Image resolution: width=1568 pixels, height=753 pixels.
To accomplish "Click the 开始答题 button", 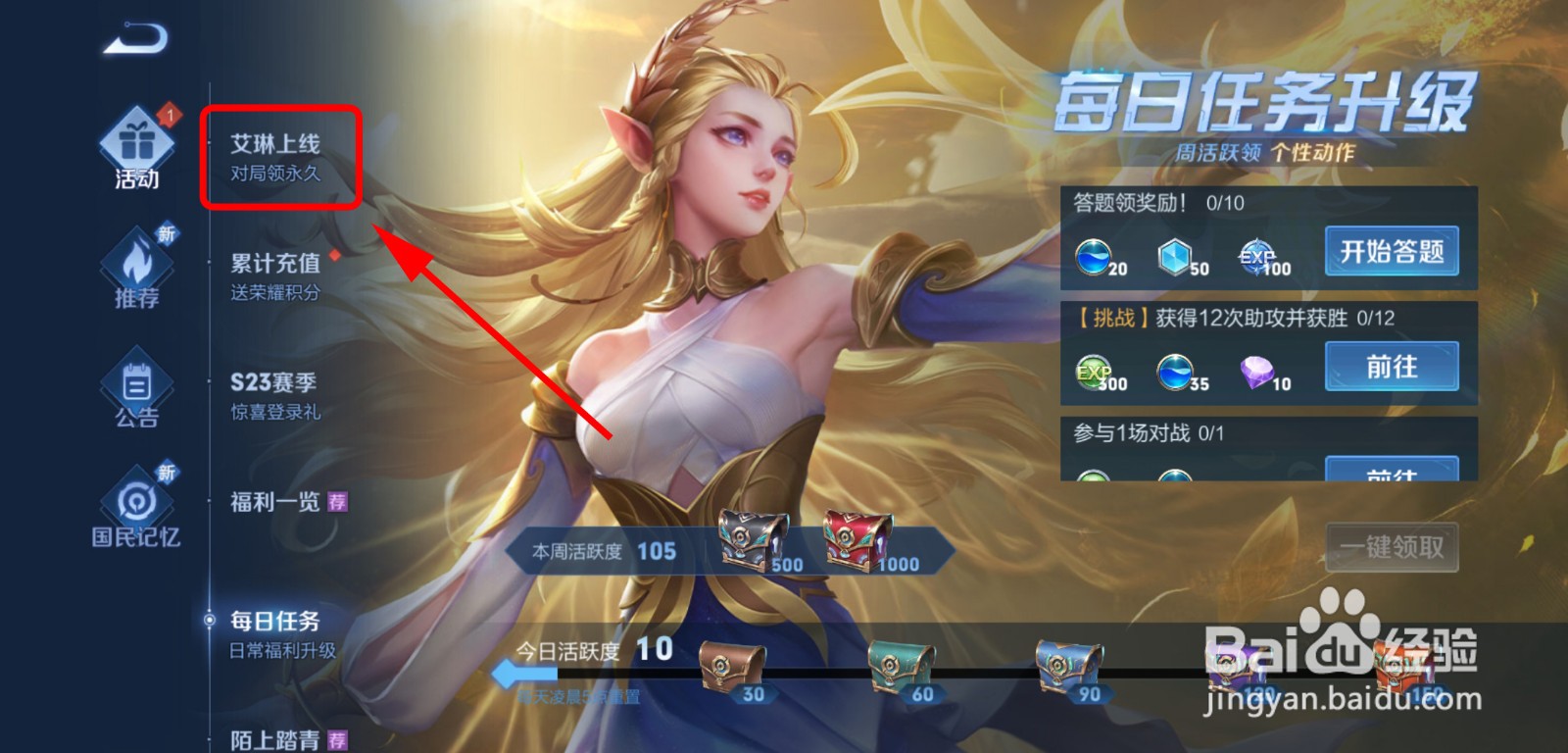I will coord(1393,252).
